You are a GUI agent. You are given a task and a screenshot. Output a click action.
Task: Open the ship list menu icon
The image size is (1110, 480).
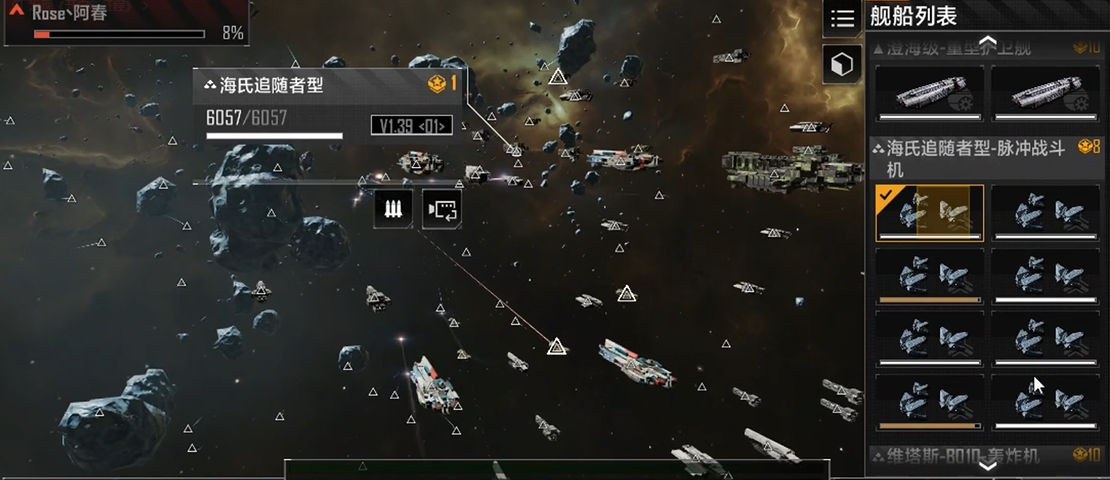click(x=843, y=18)
